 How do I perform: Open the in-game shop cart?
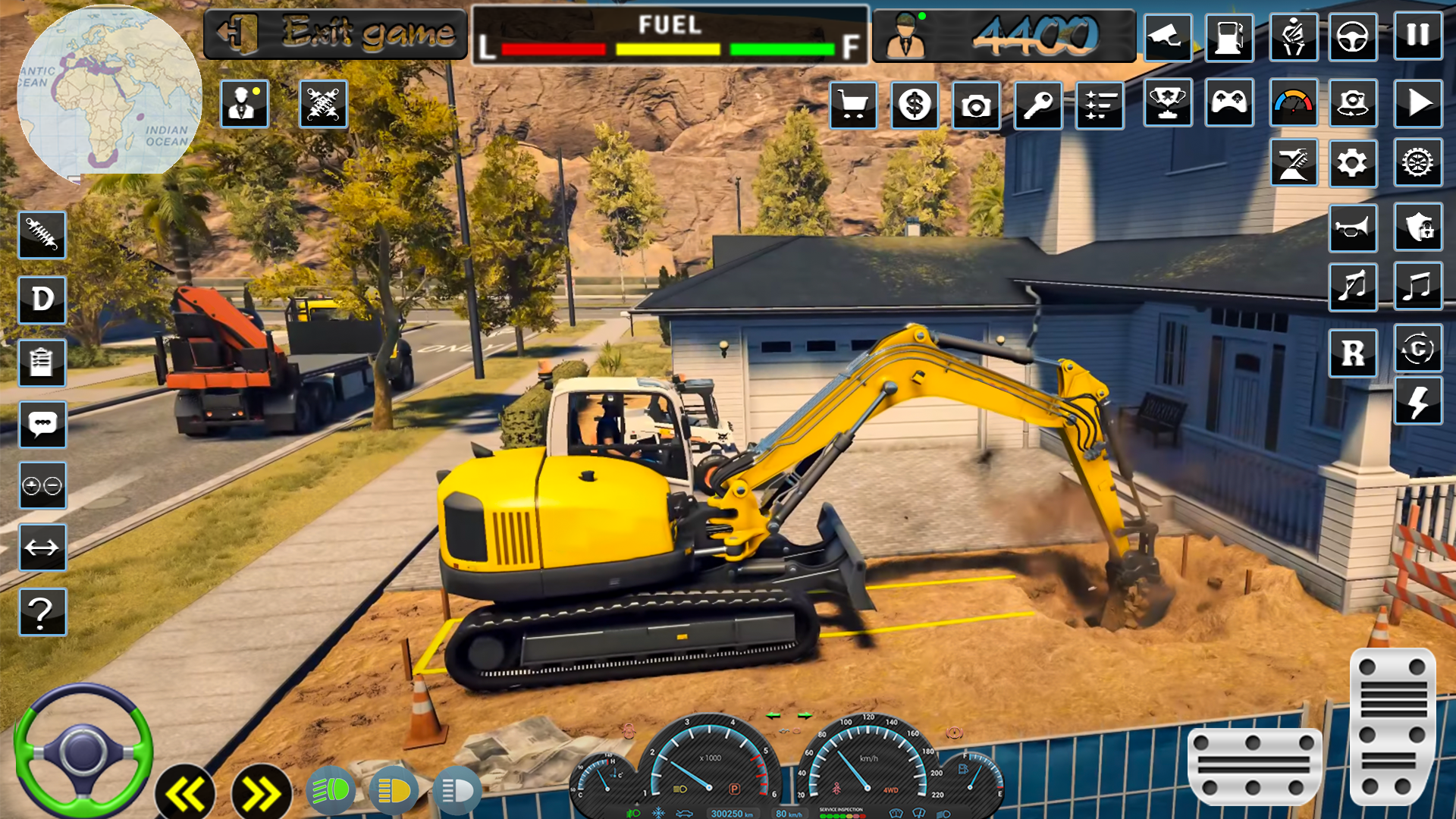[x=855, y=105]
